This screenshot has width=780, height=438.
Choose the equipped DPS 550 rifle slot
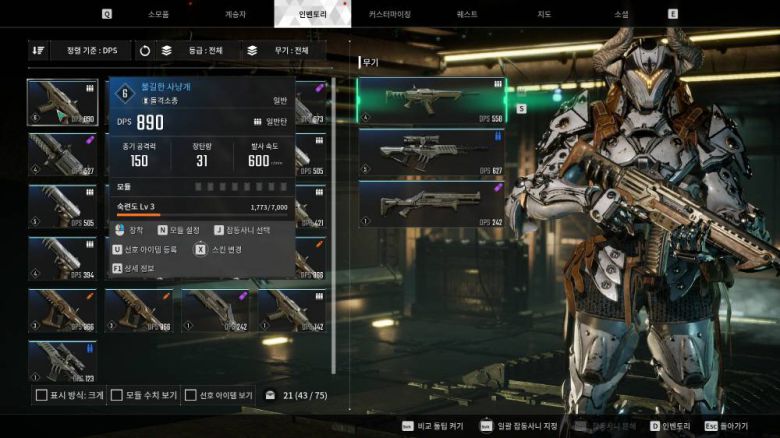click(x=431, y=100)
